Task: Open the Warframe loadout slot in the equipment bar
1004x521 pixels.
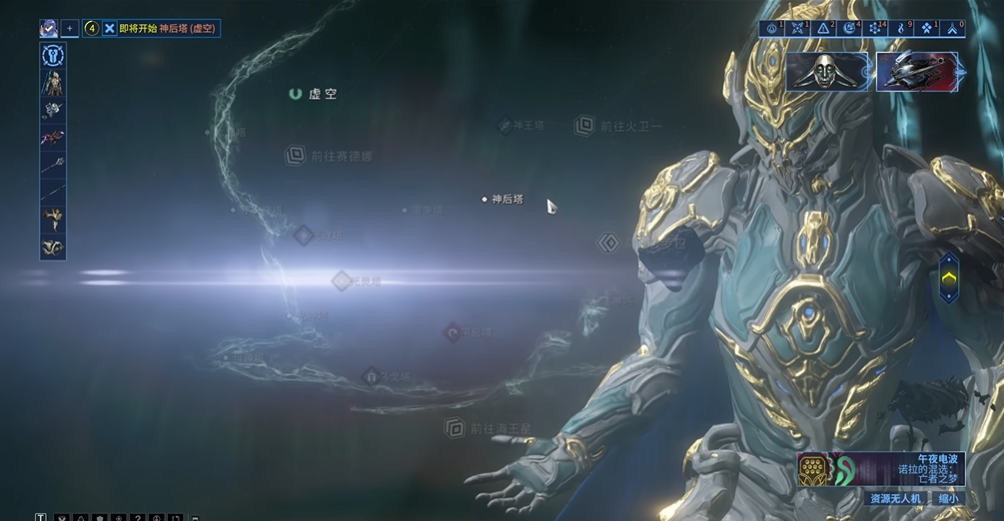Action: [53, 84]
